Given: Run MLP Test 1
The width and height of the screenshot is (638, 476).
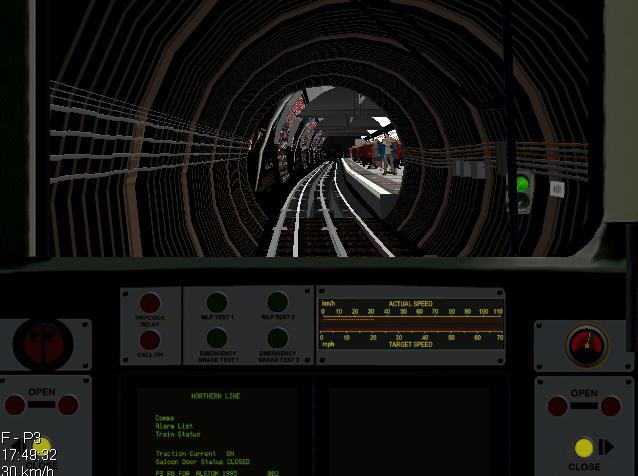Looking at the screenshot, I should click(x=217, y=302).
